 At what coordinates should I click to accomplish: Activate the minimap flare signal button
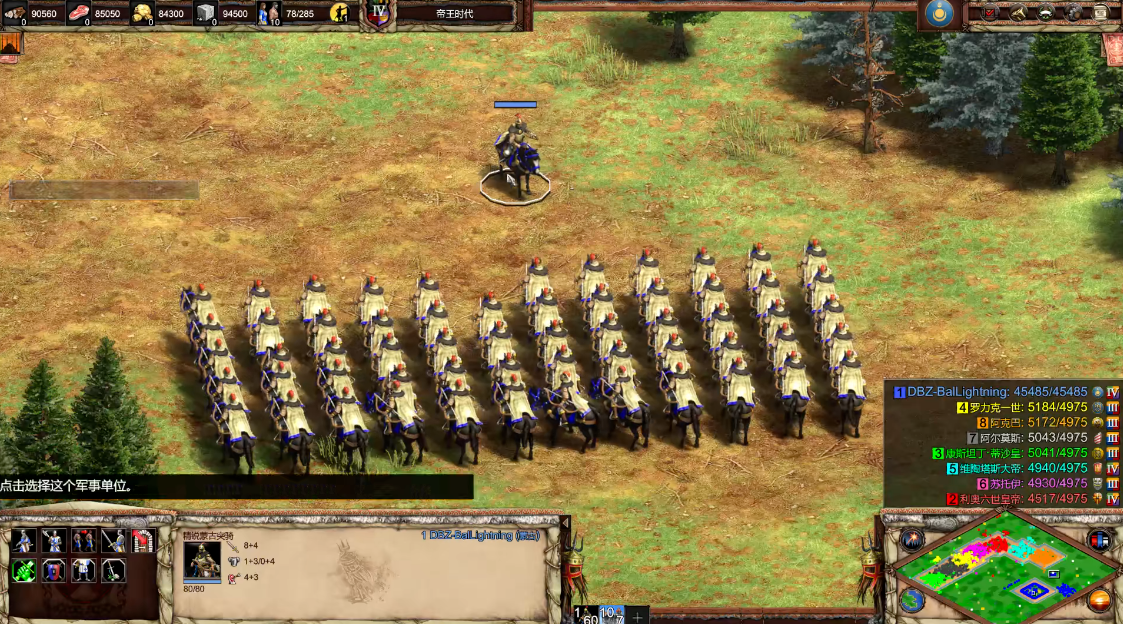click(x=911, y=540)
